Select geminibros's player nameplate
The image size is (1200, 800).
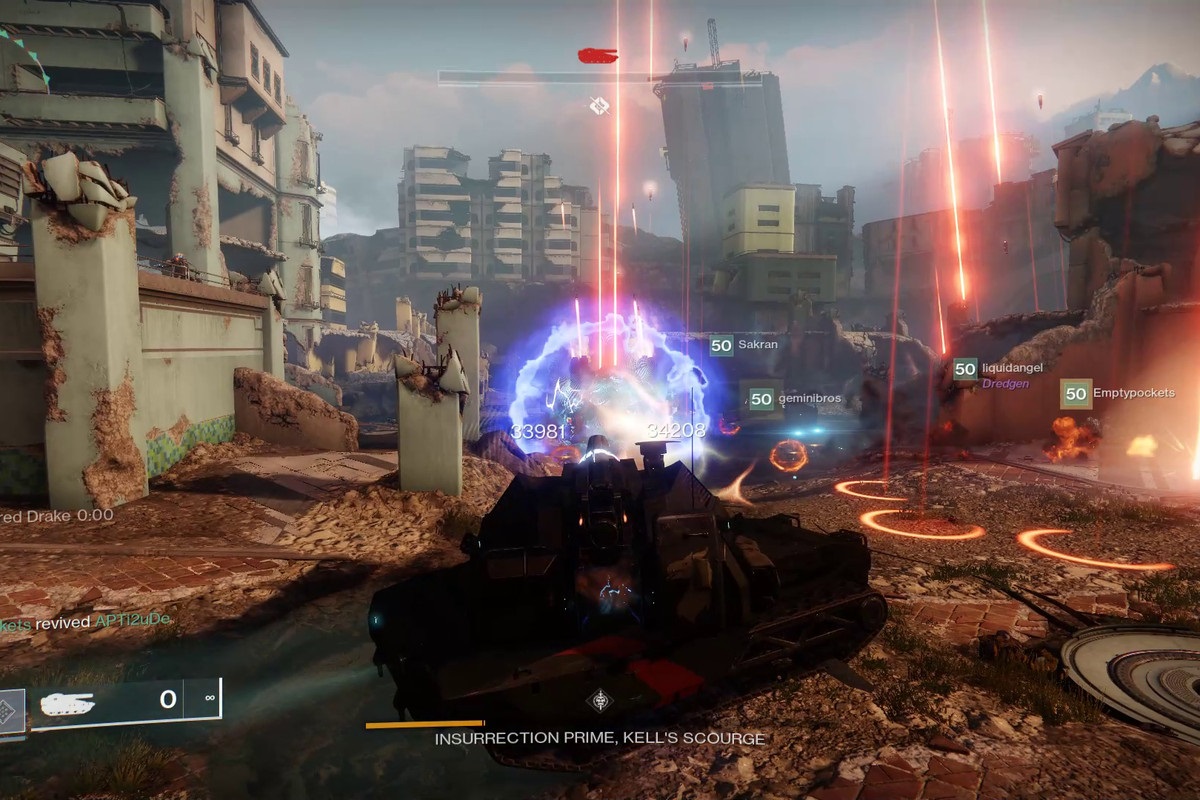794,399
